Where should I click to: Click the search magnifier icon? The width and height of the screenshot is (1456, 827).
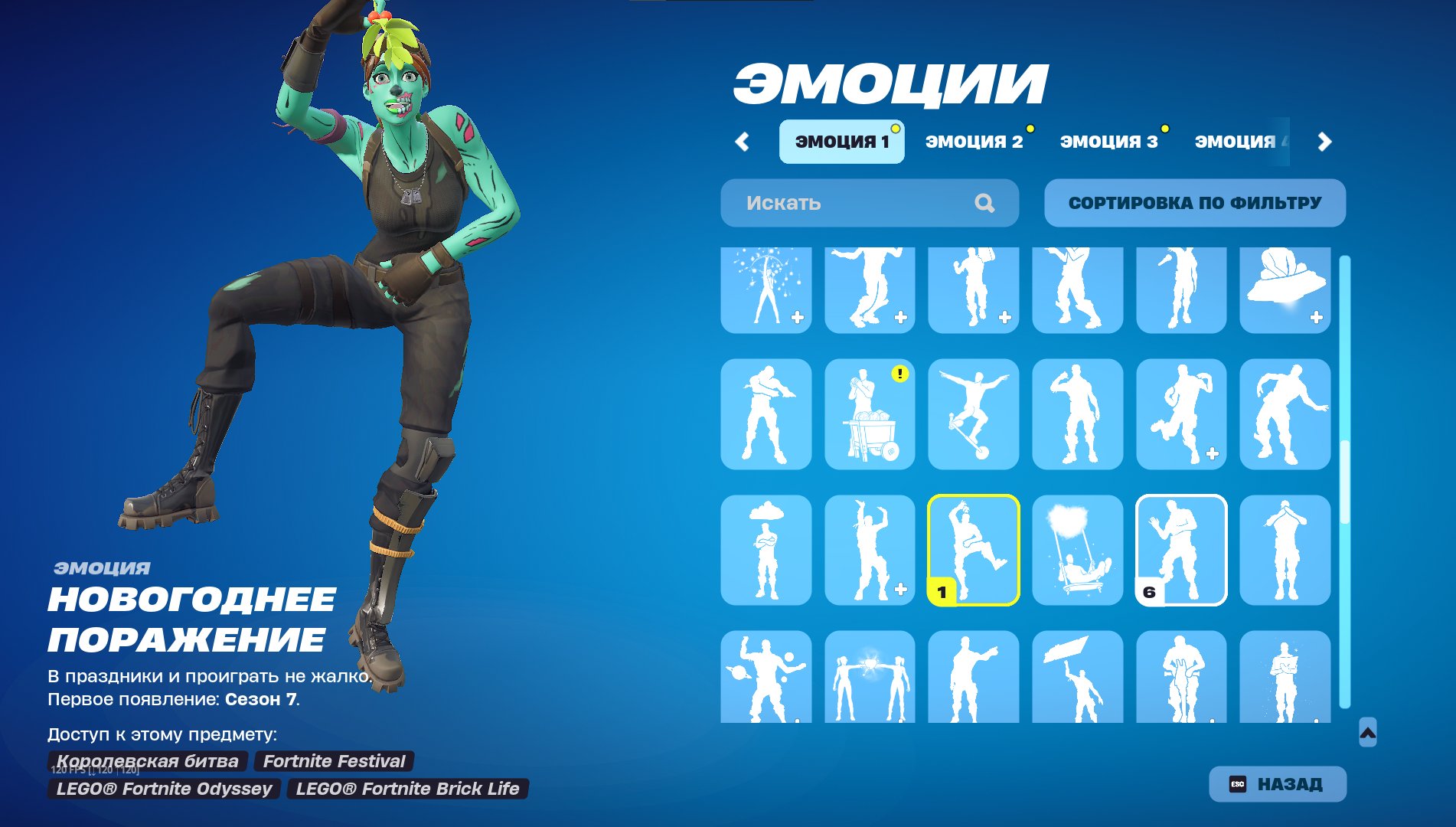[x=984, y=203]
